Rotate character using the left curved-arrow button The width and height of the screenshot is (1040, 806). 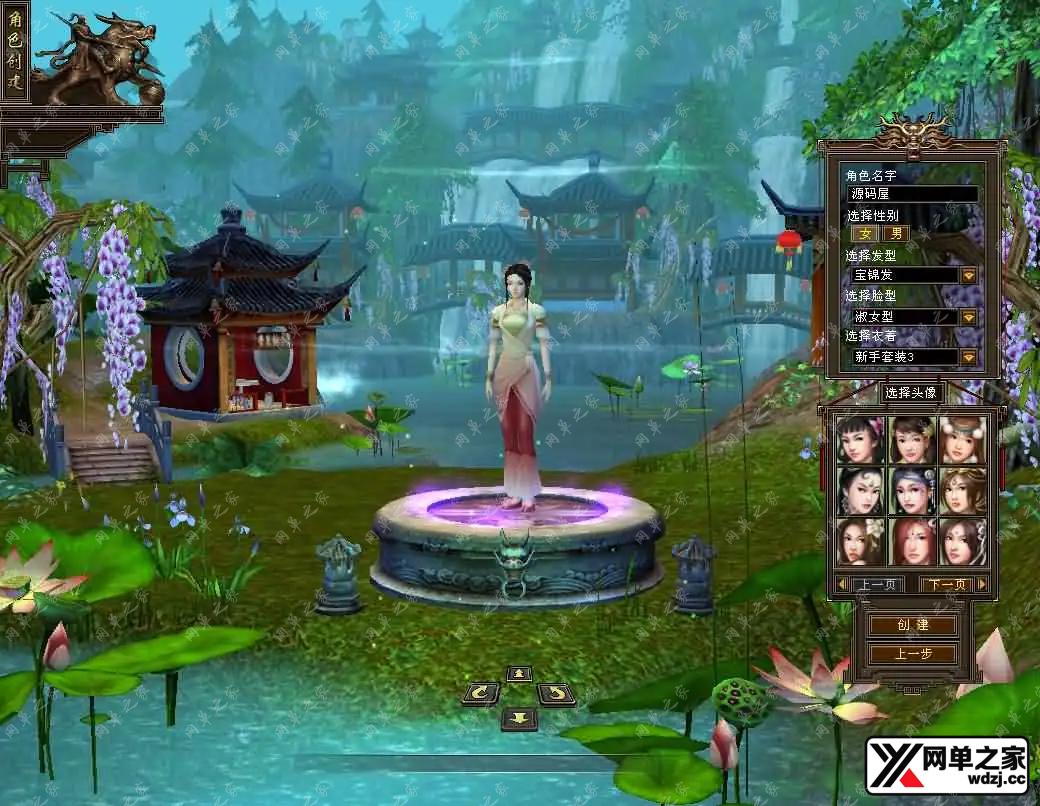(481, 693)
